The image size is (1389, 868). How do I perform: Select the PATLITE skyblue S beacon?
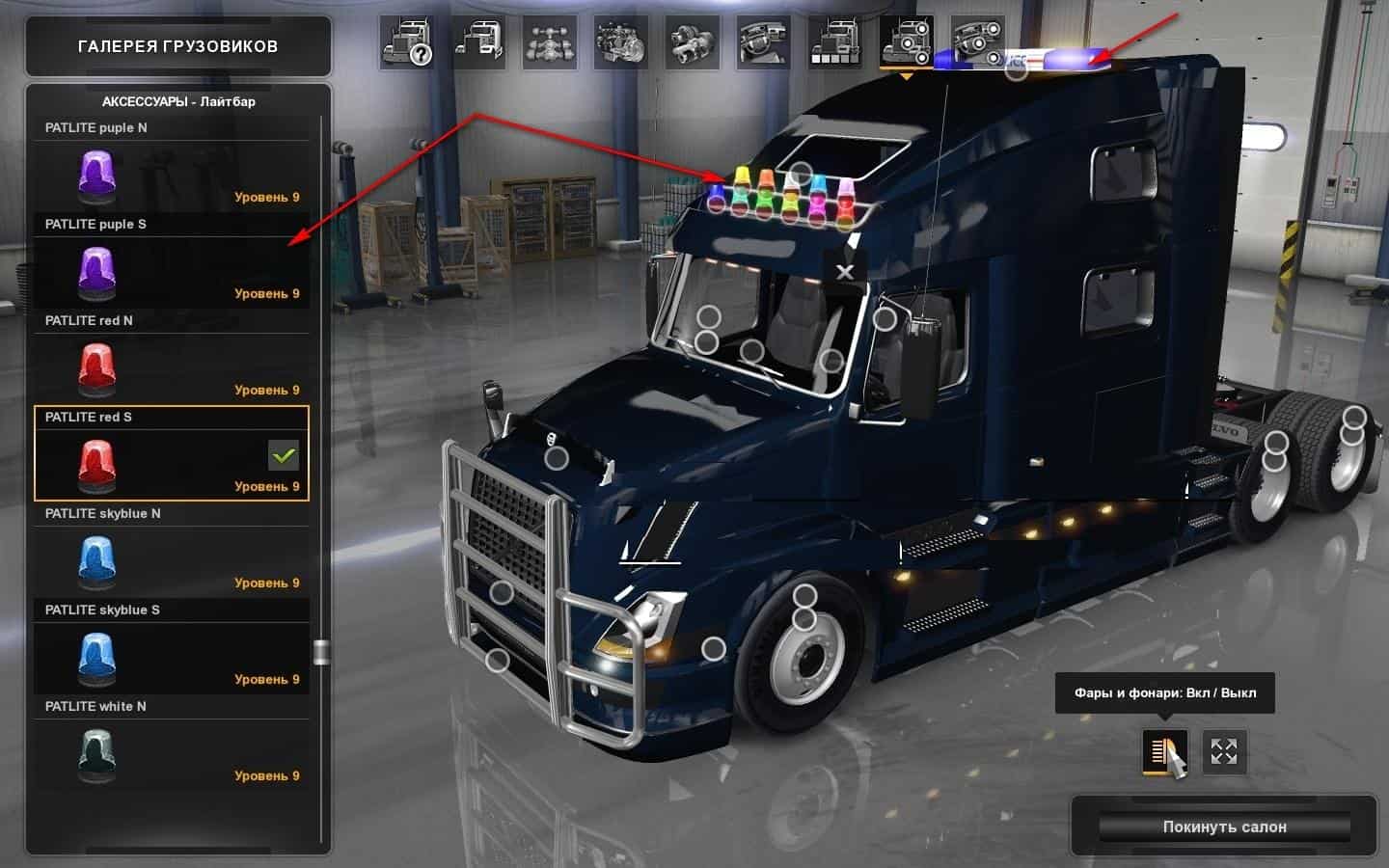(172, 647)
